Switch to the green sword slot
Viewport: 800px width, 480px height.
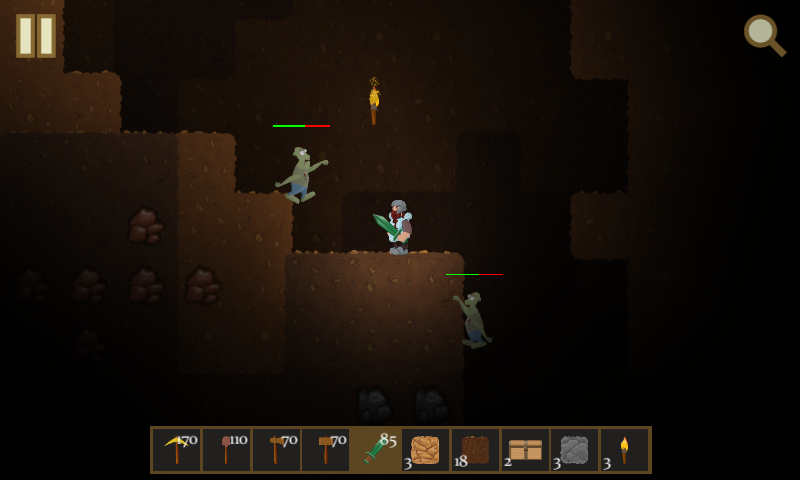coord(376,450)
